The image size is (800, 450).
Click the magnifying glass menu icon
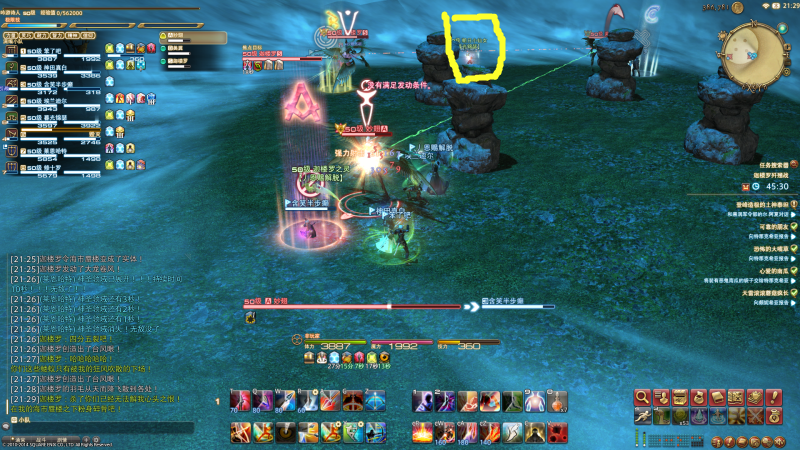pyautogui.click(x=642, y=397)
